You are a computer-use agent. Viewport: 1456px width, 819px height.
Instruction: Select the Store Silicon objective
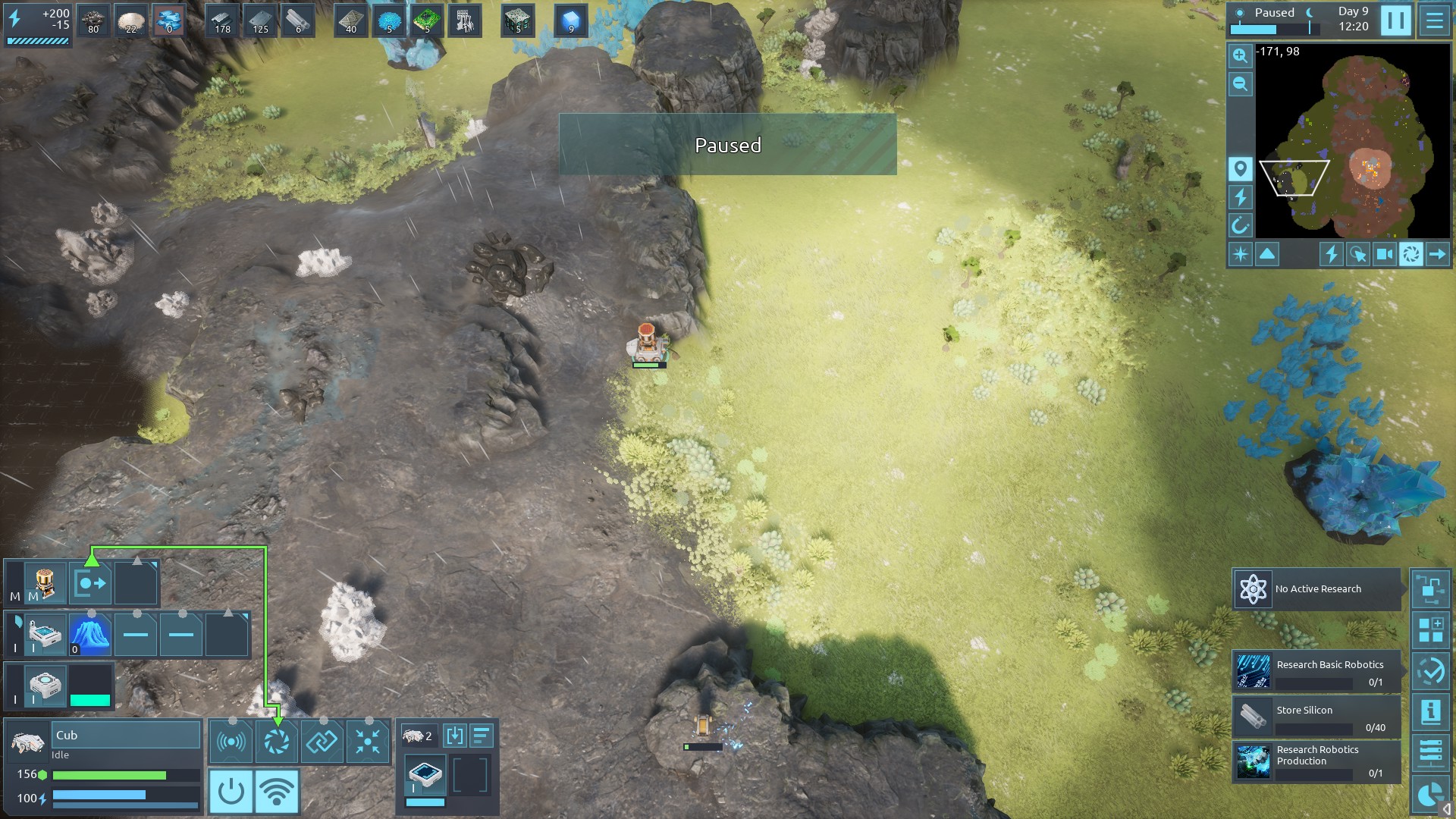[1316, 717]
